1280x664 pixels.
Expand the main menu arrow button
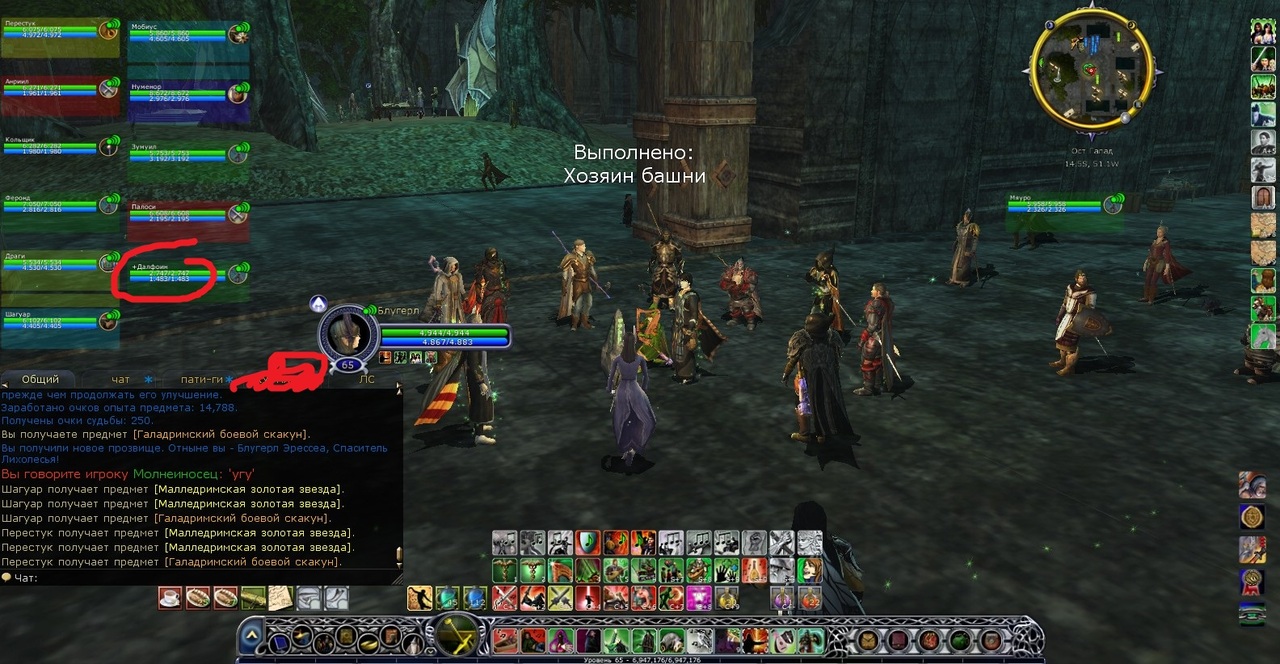pyautogui.click(x=252, y=634)
